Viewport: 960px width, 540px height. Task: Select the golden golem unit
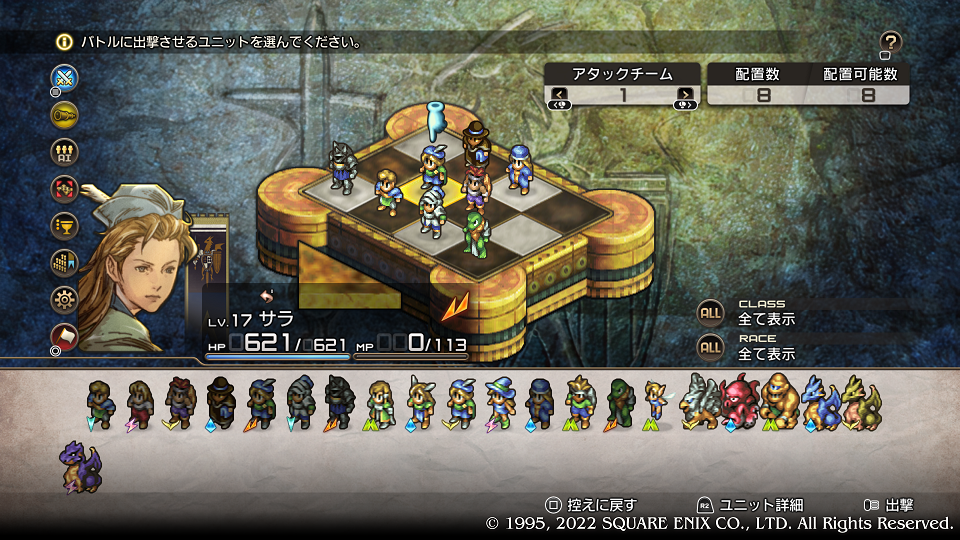pos(780,400)
